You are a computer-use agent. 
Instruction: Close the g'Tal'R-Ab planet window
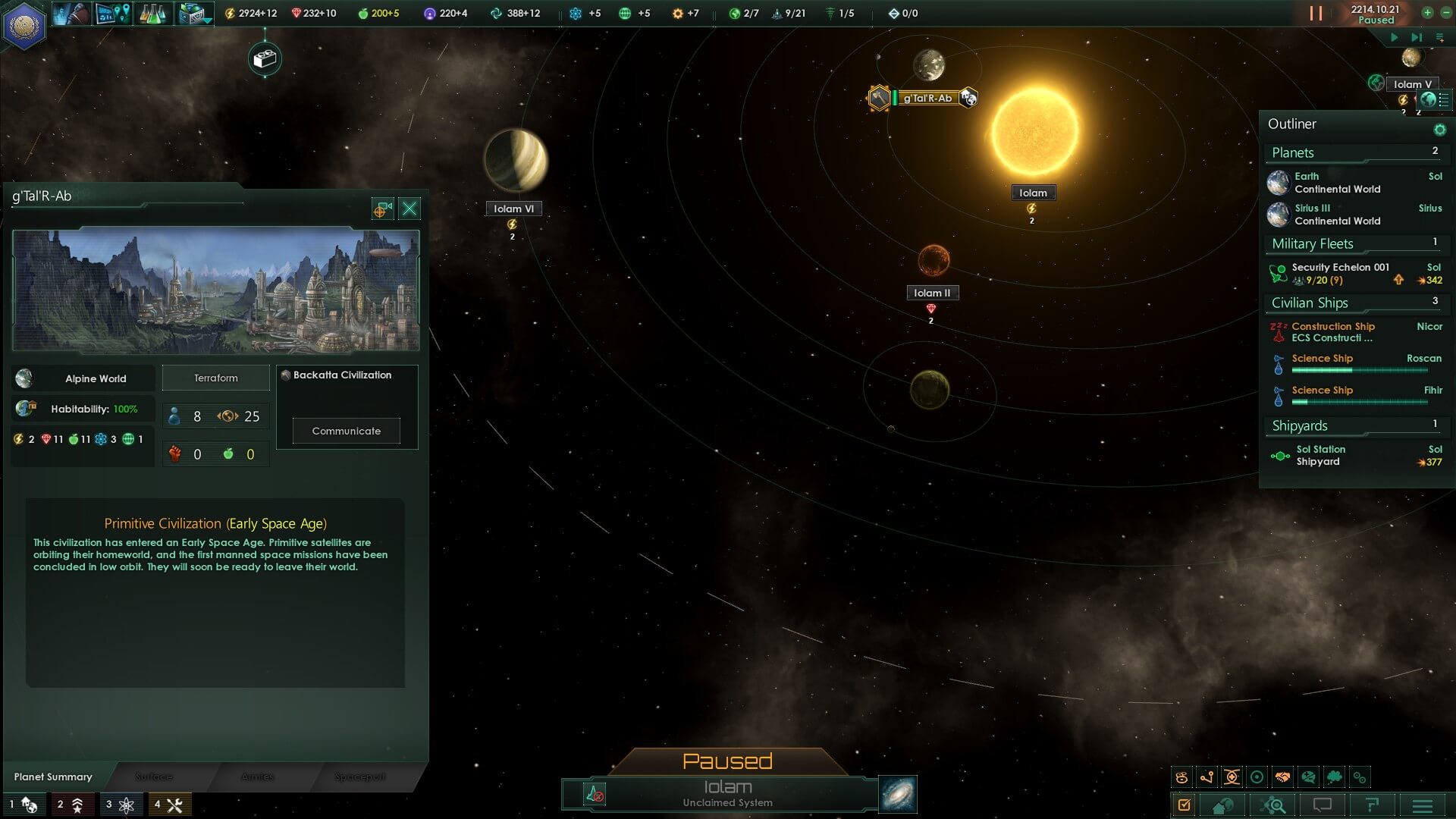point(409,209)
